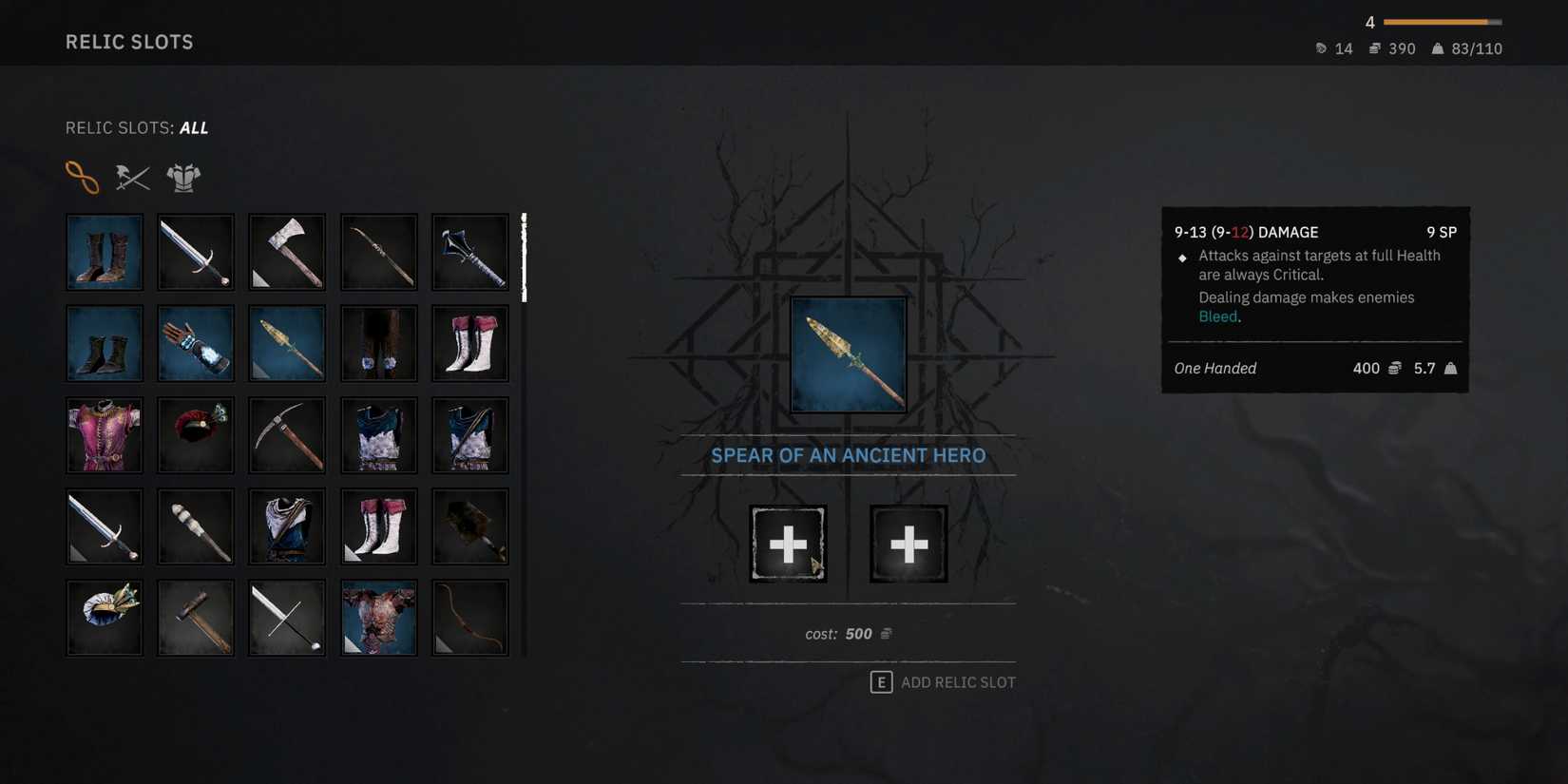Screen dimensions: 1568x784
Task: Select the infinity 'all relics' filter icon
Action: (84, 177)
